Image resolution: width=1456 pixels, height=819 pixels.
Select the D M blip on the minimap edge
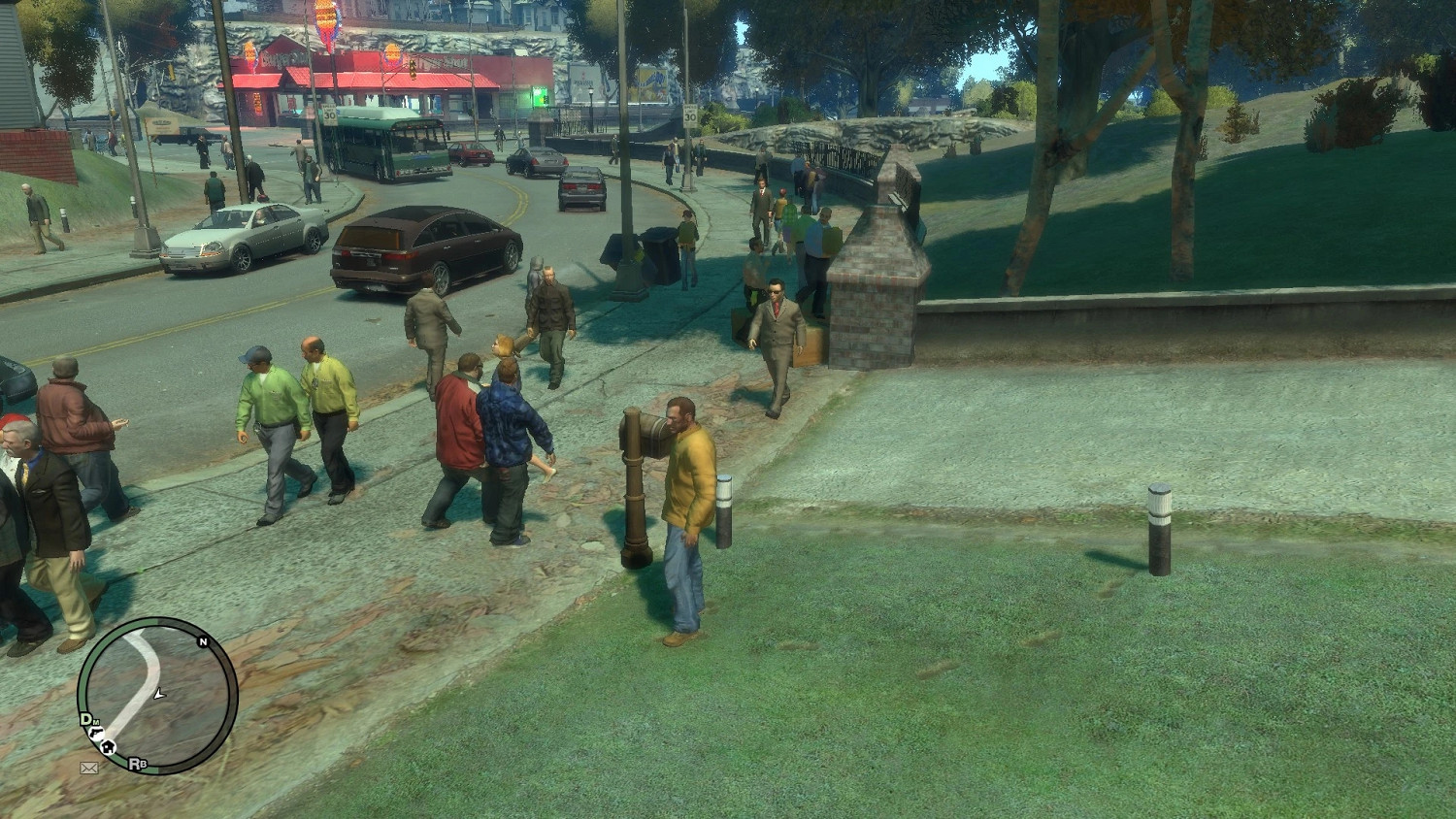click(87, 718)
